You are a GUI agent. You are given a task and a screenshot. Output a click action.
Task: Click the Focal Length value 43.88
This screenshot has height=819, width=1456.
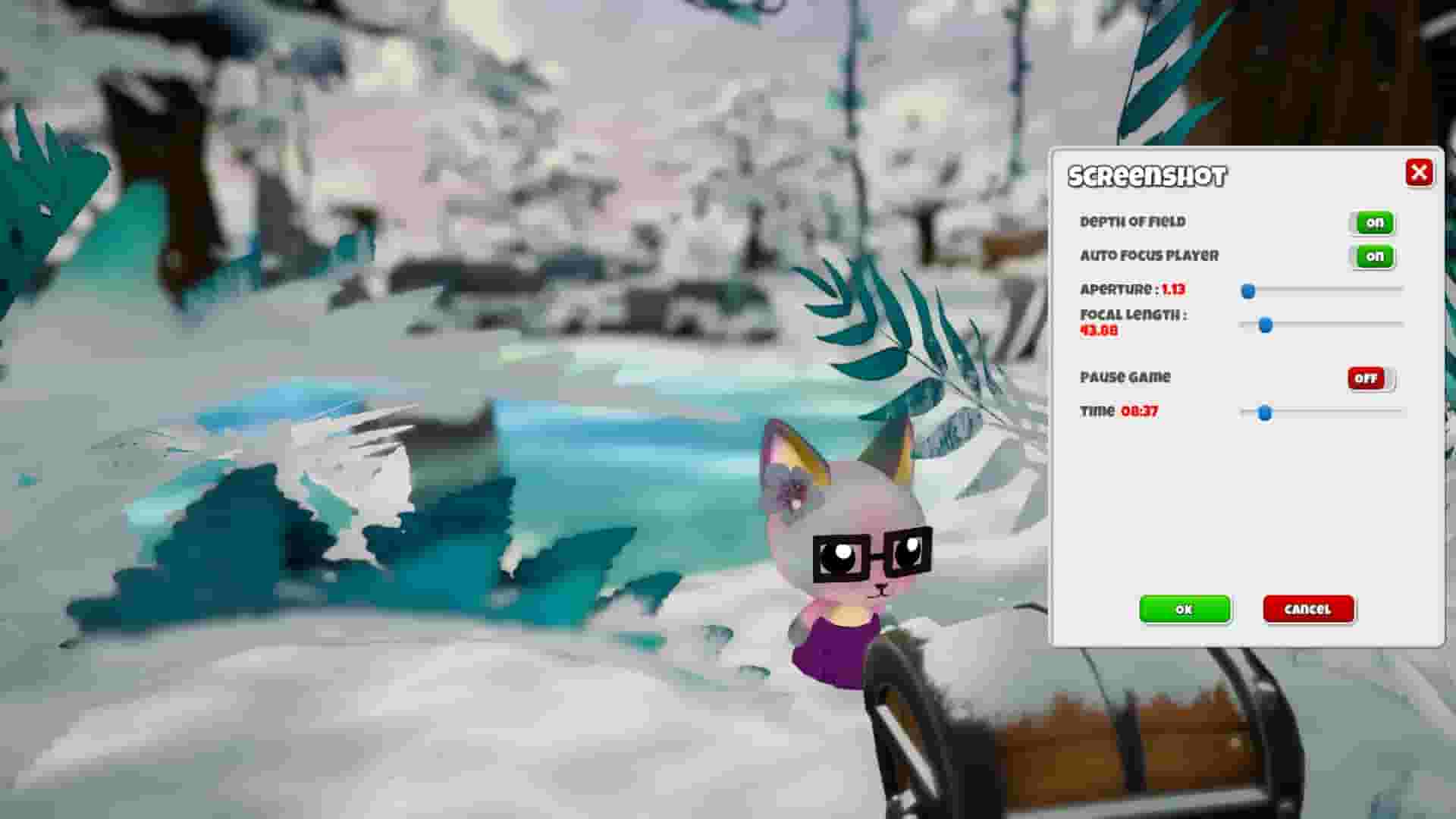tap(1098, 331)
